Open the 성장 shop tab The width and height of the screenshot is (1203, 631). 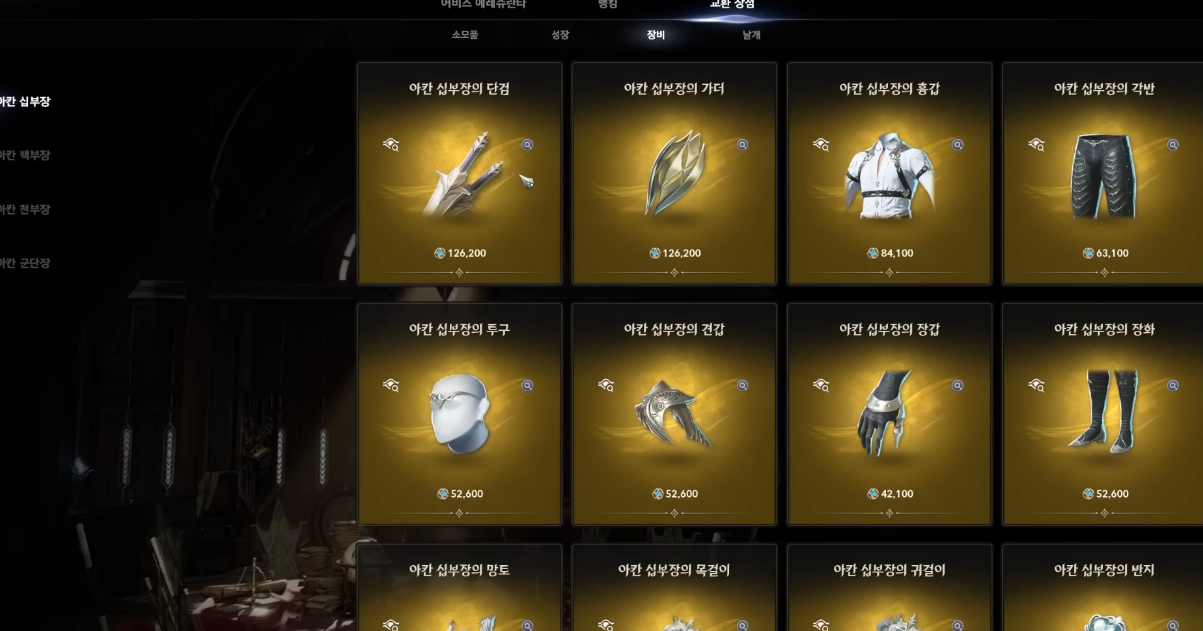tap(560, 35)
